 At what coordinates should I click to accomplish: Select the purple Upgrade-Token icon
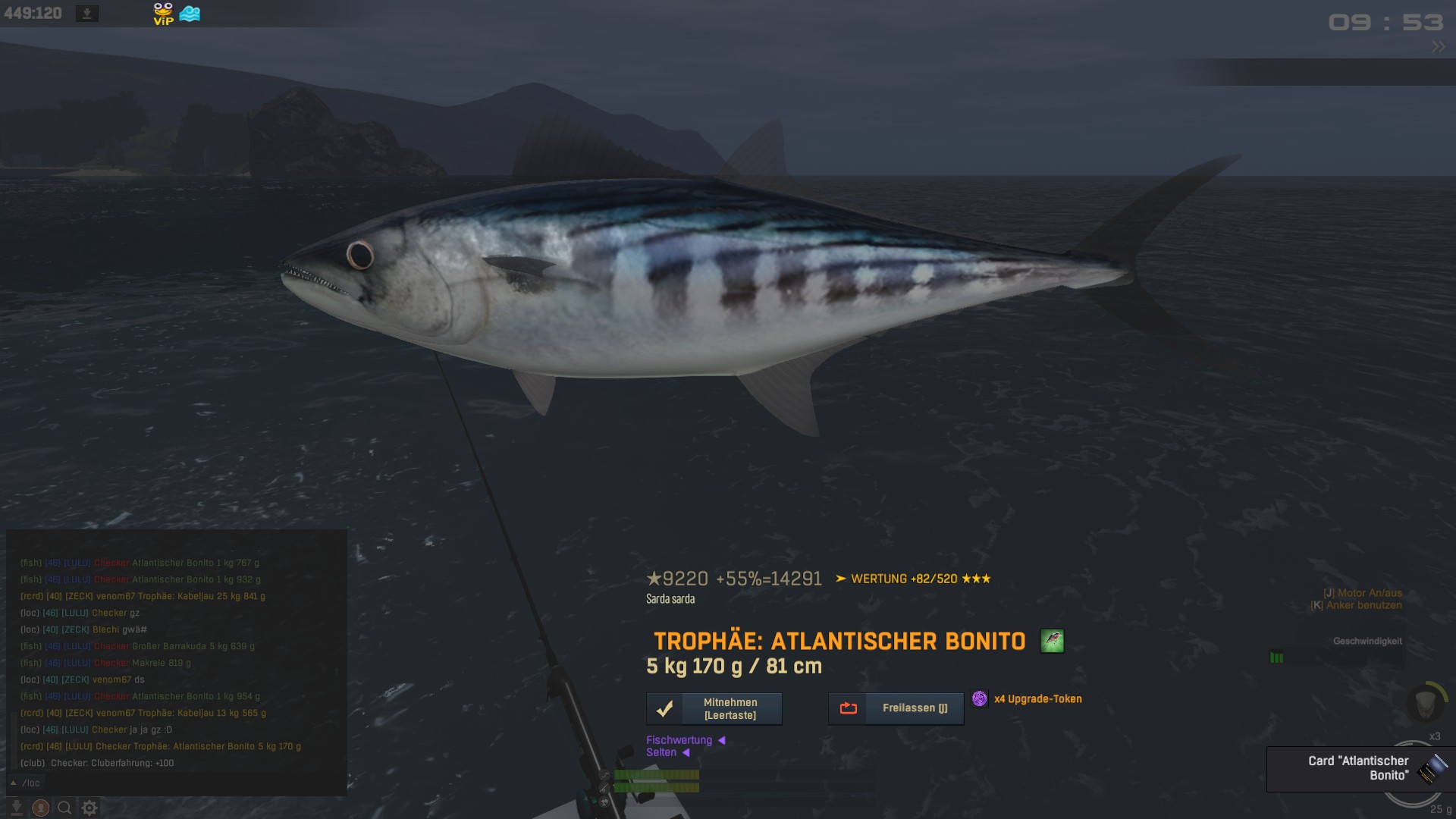tap(979, 698)
